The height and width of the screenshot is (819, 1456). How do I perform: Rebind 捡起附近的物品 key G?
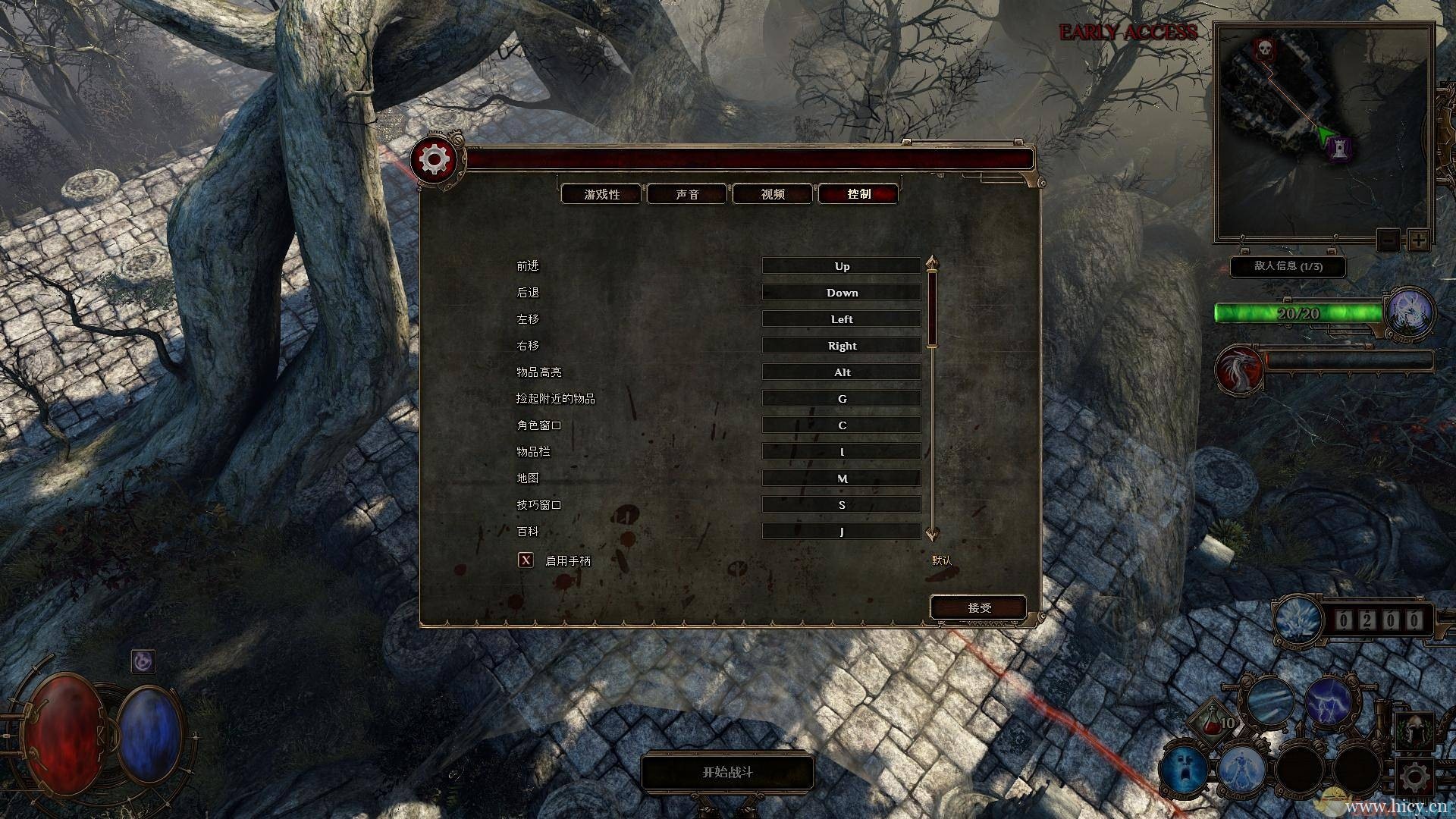tap(841, 399)
